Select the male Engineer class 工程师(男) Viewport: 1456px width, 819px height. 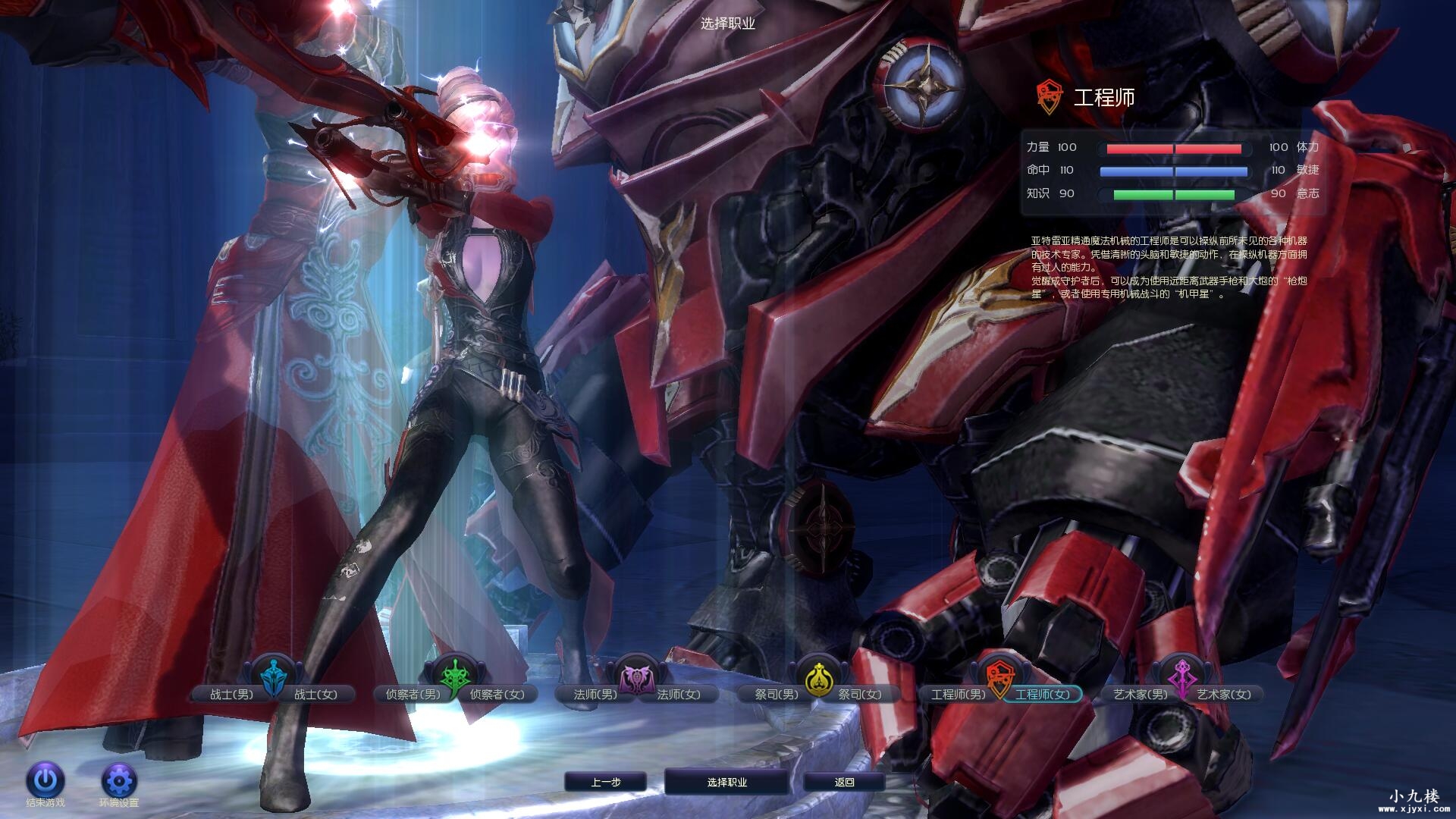point(959,694)
